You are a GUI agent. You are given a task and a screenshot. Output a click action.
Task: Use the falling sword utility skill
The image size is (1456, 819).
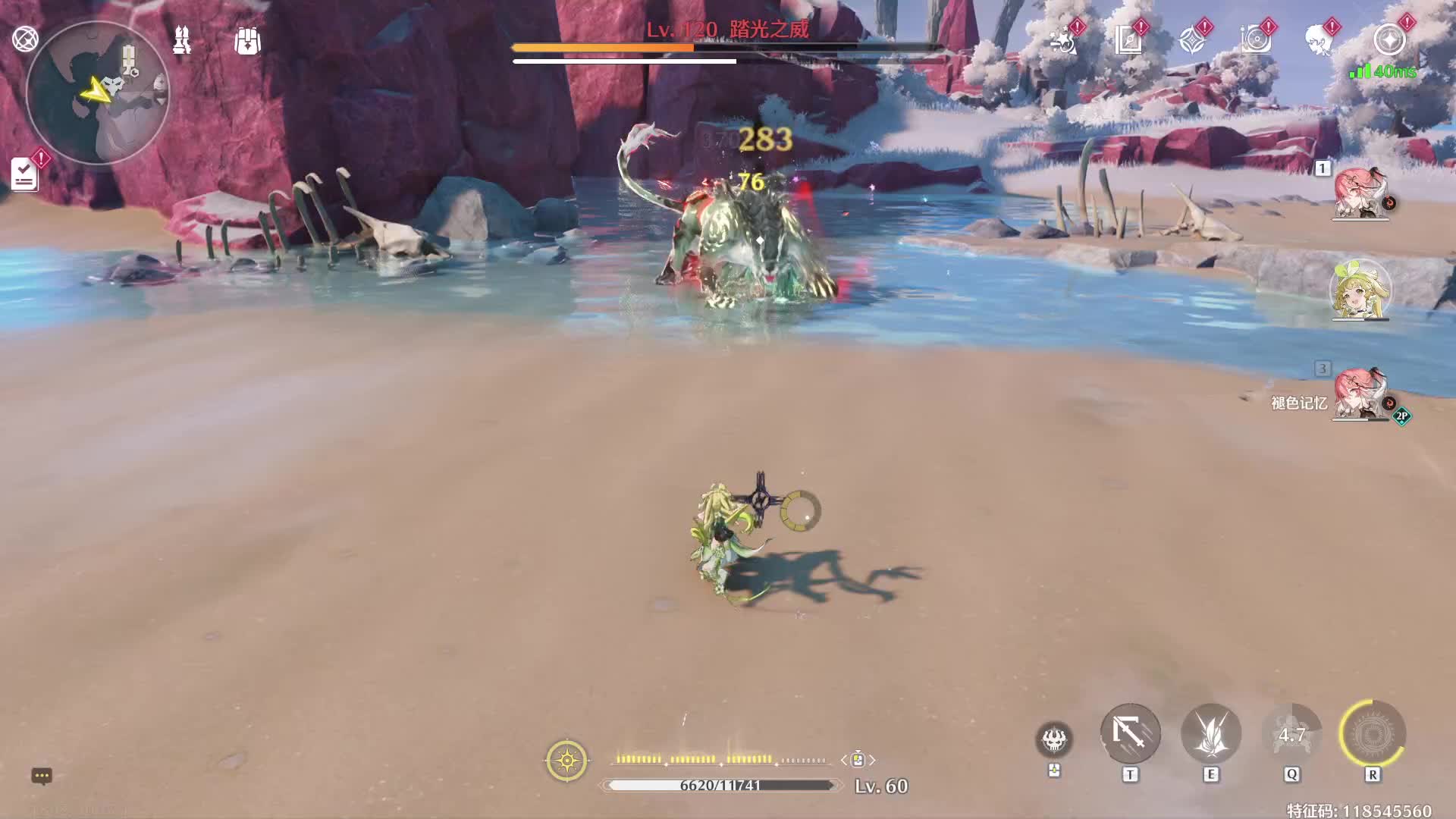(x=1130, y=733)
